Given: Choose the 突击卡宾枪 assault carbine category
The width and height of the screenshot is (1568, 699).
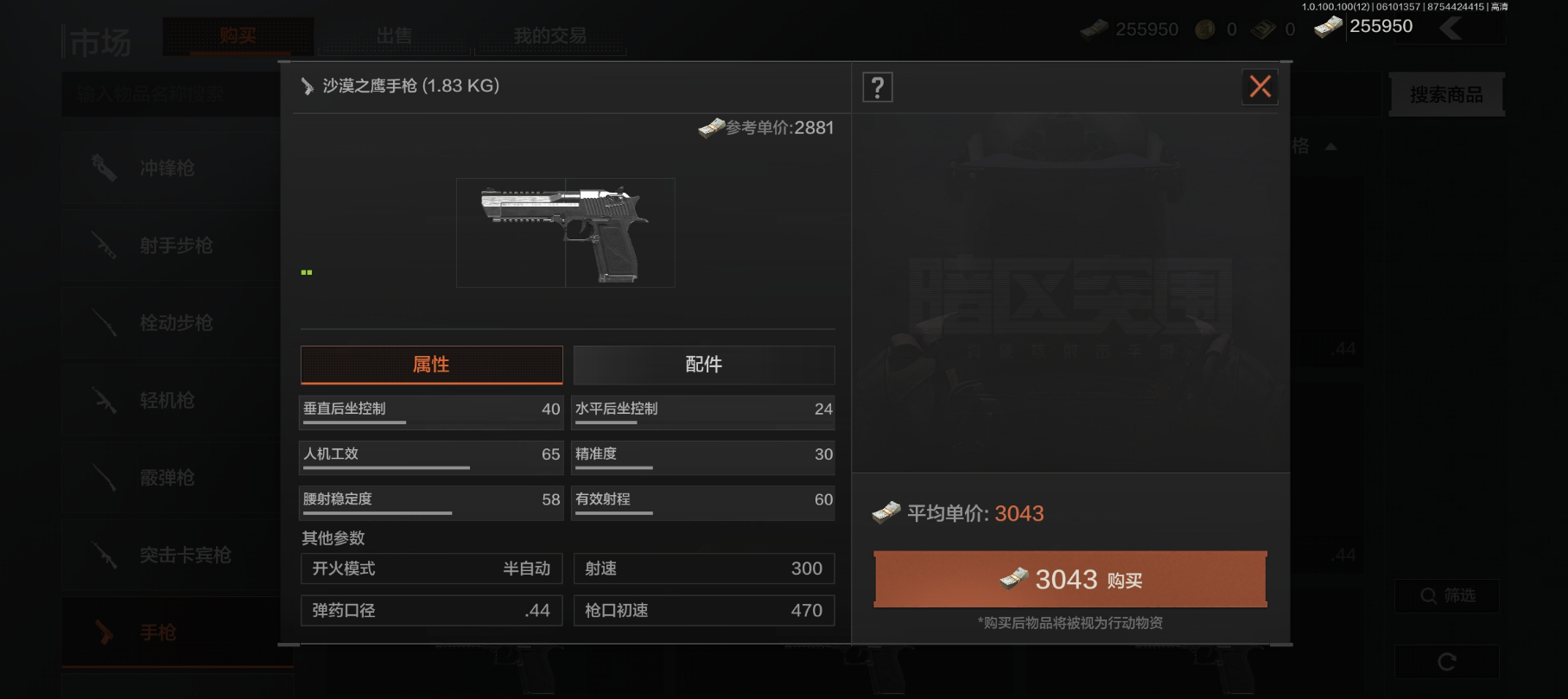Looking at the screenshot, I should pos(185,555).
